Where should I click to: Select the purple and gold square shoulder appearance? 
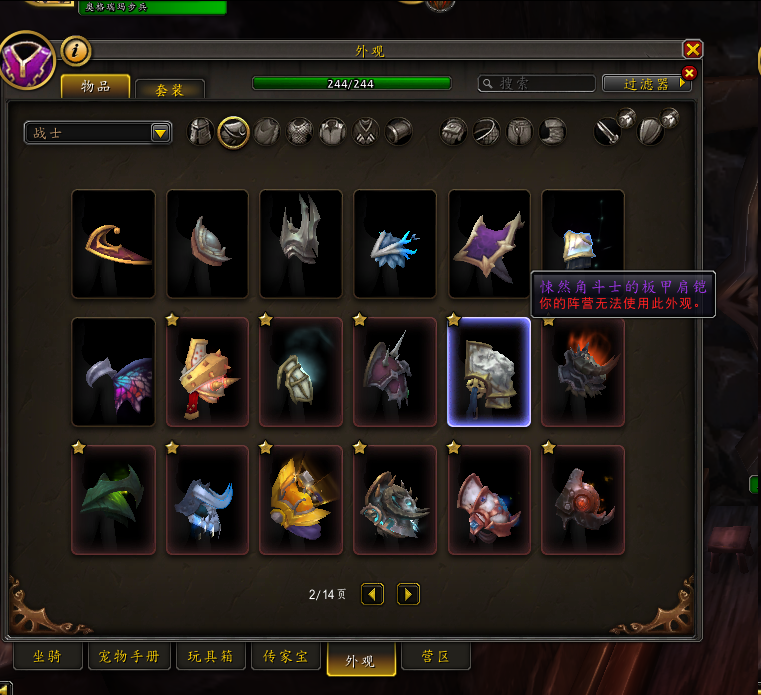tap(490, 244)
